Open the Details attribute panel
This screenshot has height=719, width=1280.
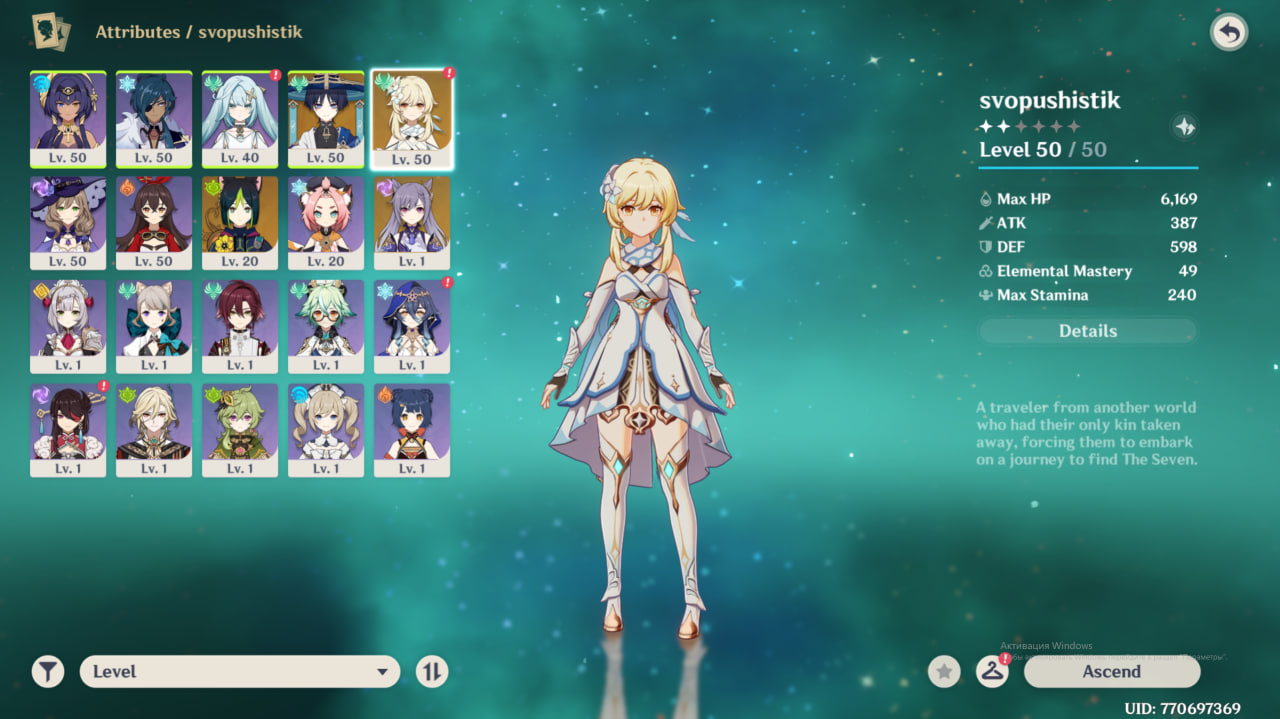pos(1087,331)
